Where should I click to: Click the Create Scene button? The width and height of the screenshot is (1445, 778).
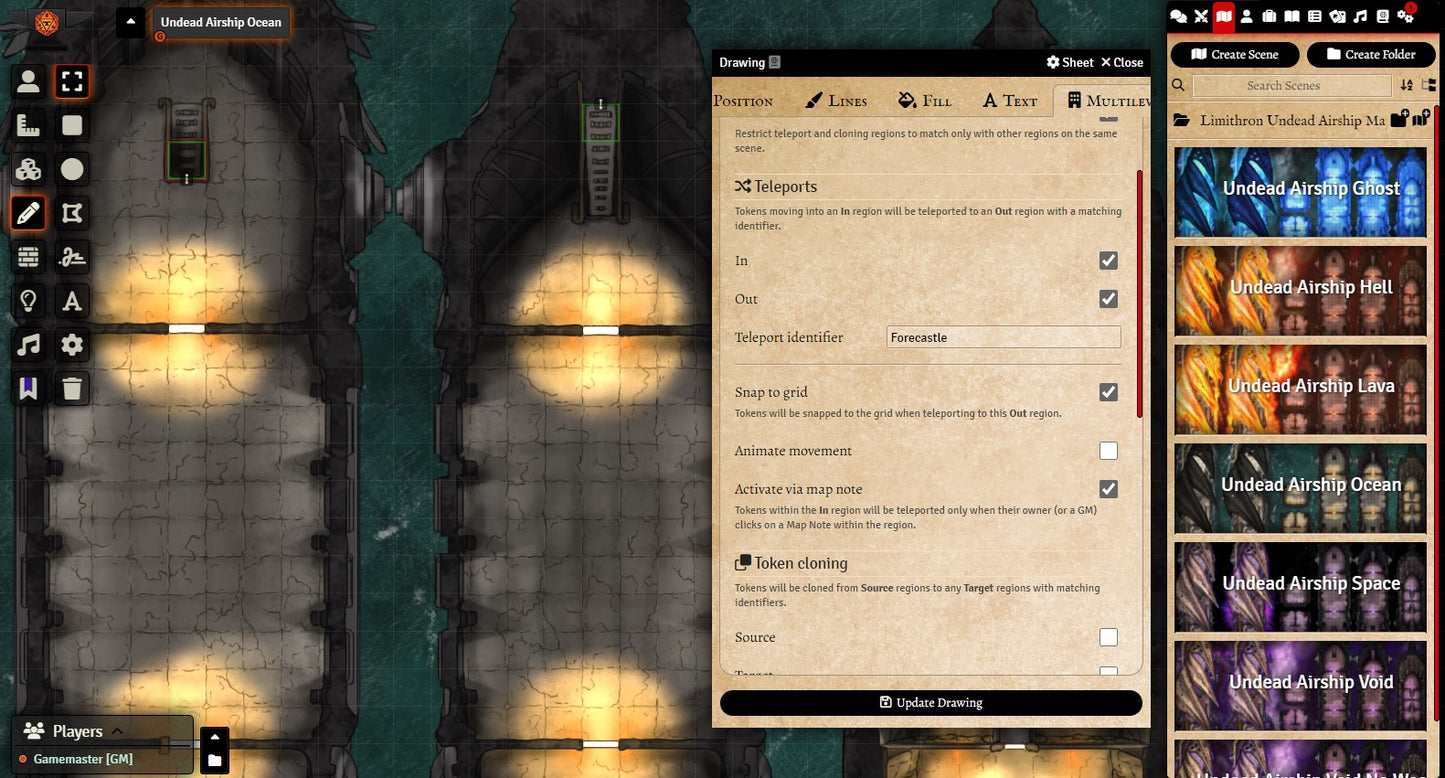[x=1235, y=55]
